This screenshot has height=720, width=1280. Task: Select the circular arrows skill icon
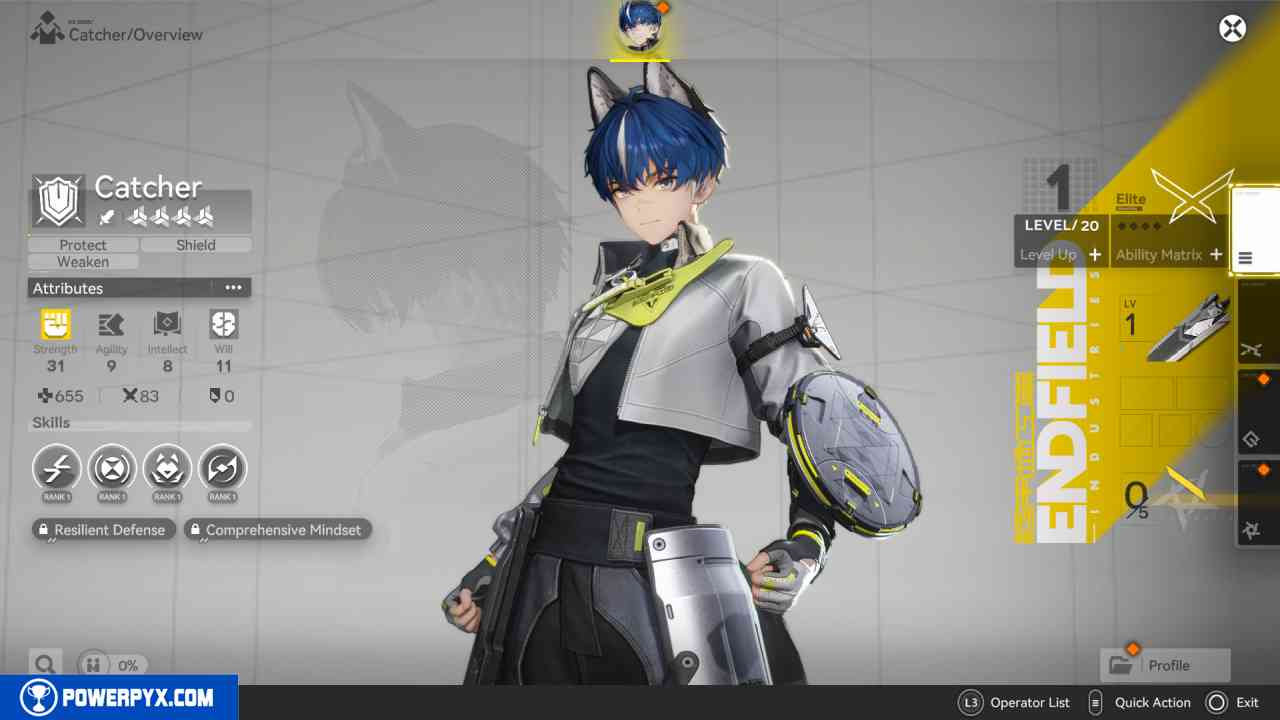coord(222,468)
